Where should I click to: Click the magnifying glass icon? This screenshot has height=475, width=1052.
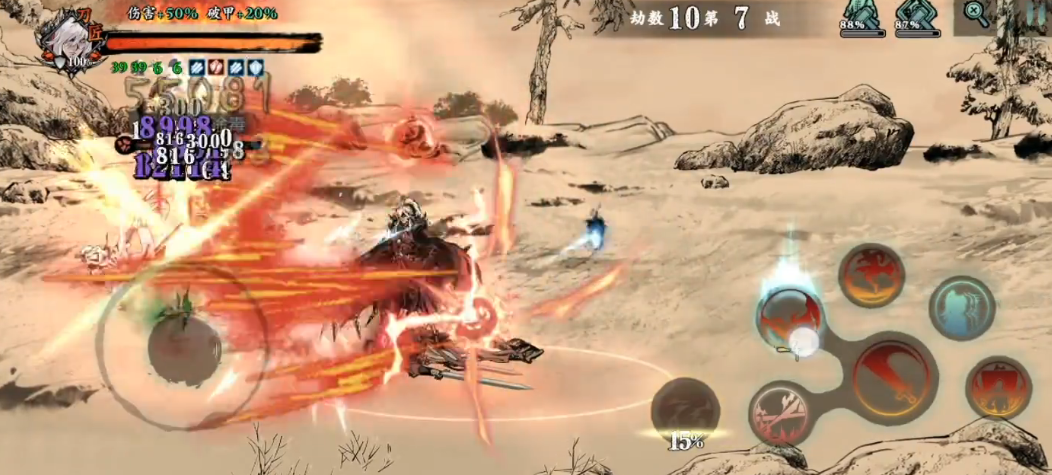[x=976, y=14]
